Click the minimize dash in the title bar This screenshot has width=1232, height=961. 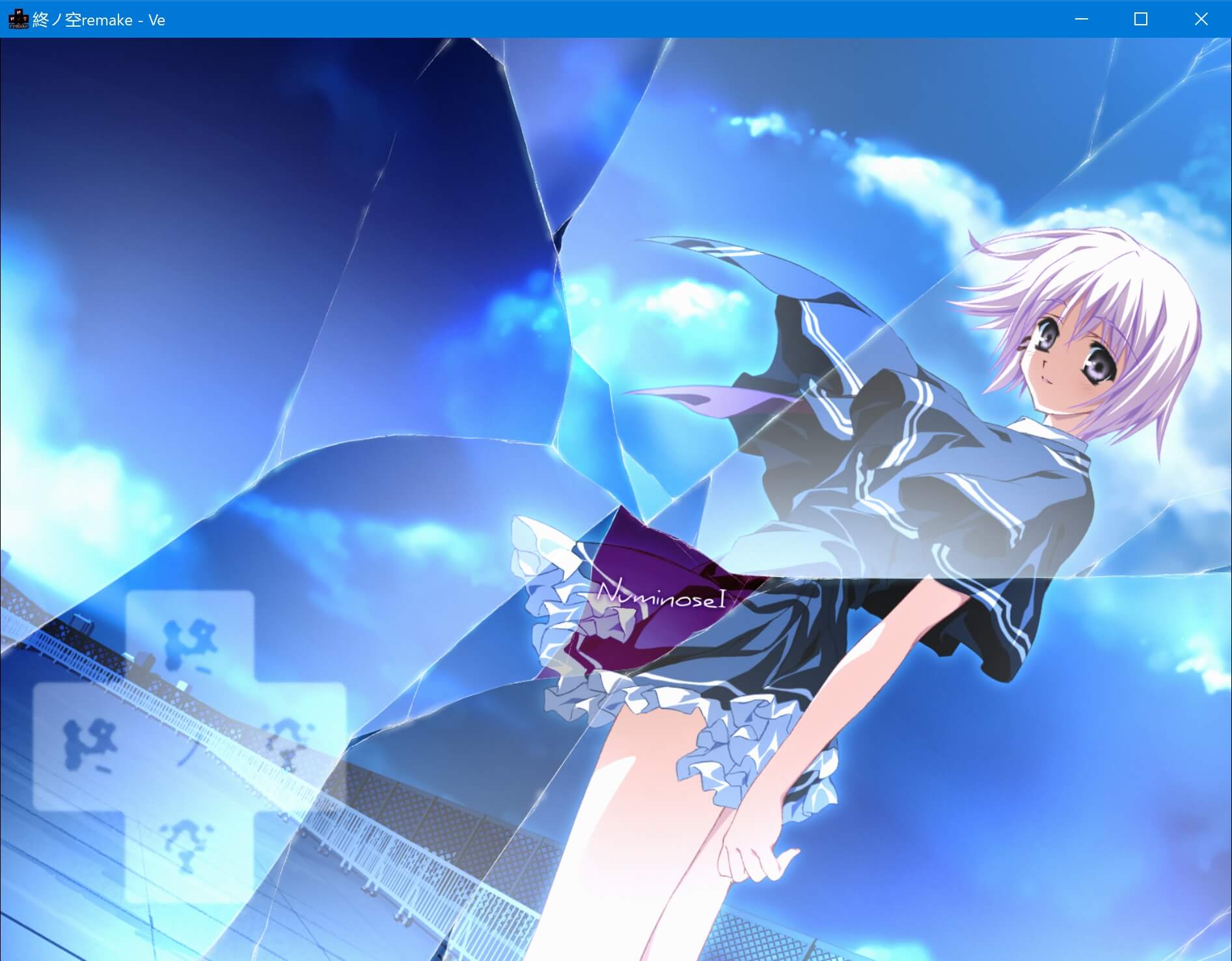[x=1081, y=20]
